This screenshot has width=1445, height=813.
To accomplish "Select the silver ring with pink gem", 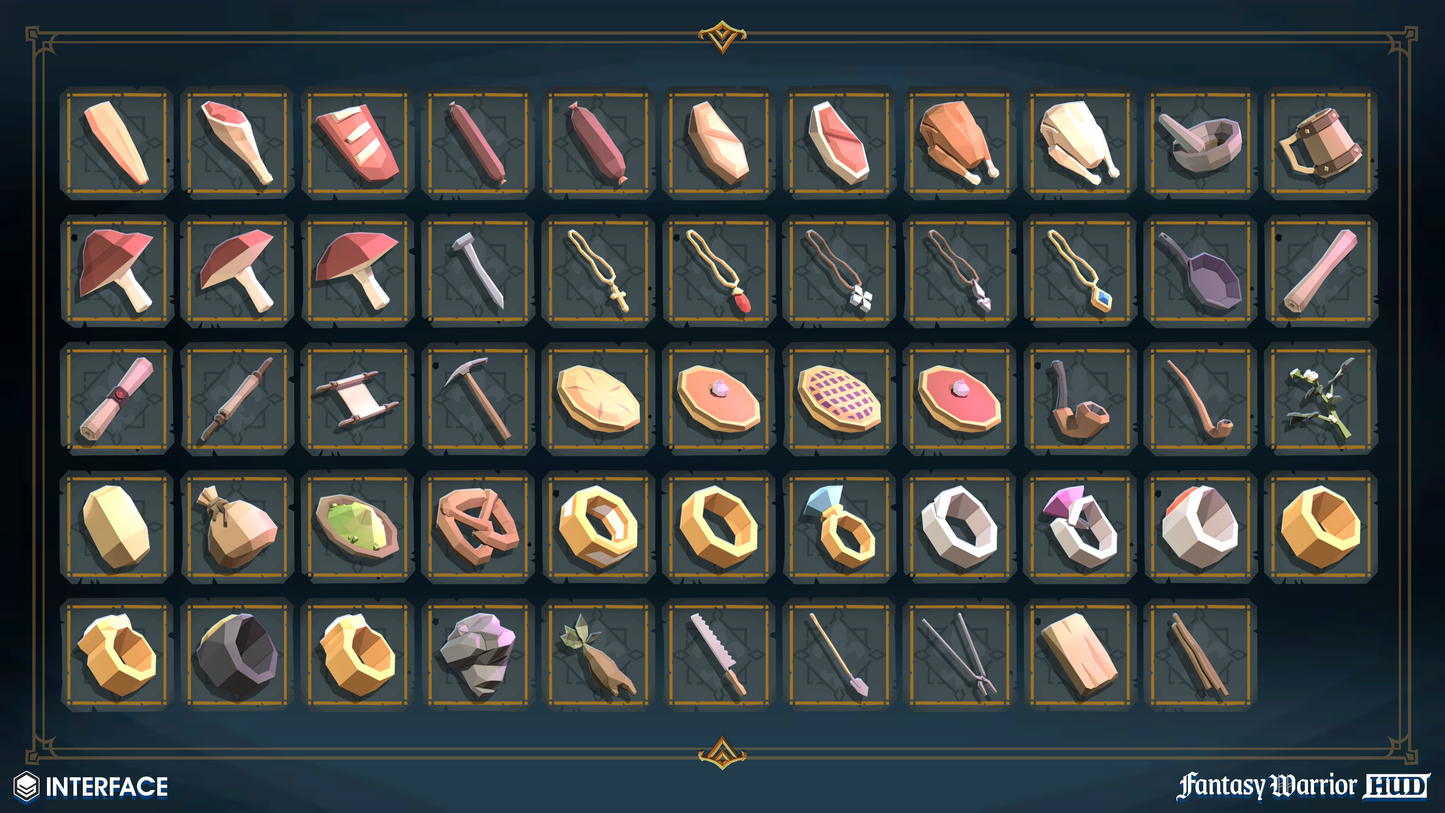I will click(1079, 526).
